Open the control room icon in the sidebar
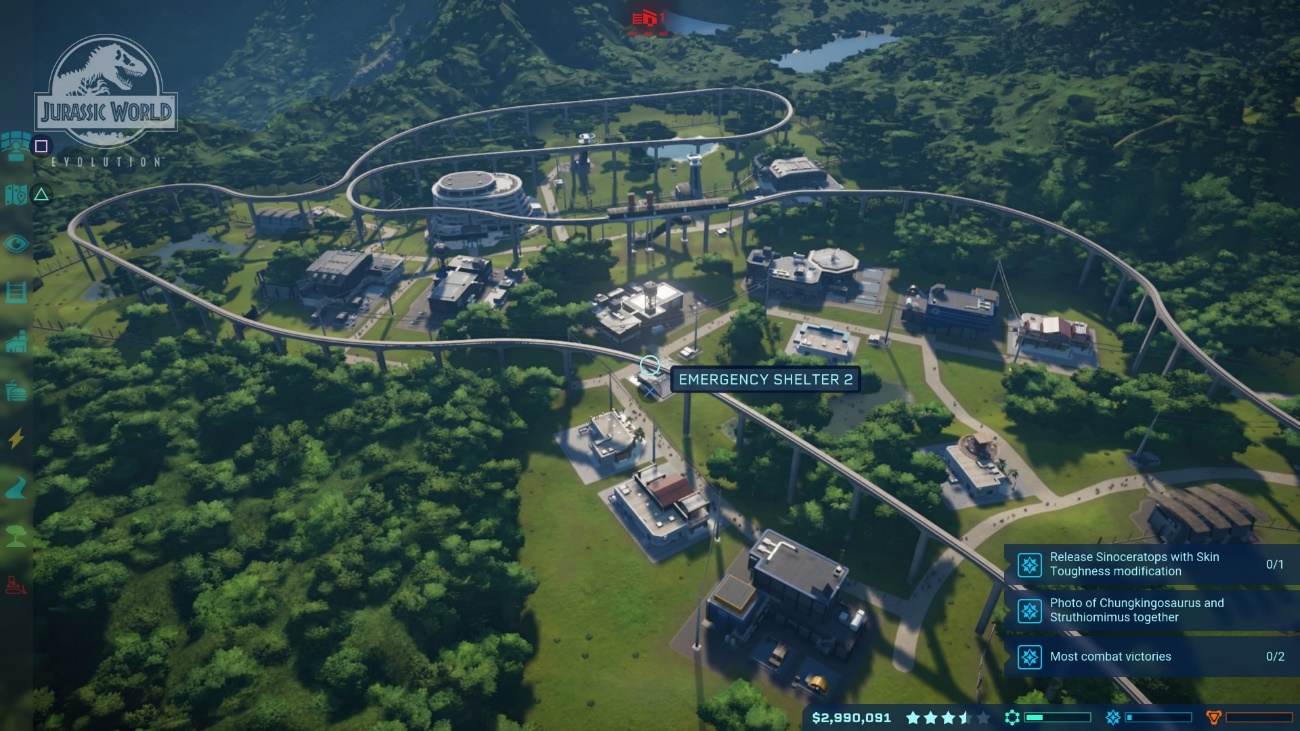This screenshot has height=731, width=1300. pos(15,146)
